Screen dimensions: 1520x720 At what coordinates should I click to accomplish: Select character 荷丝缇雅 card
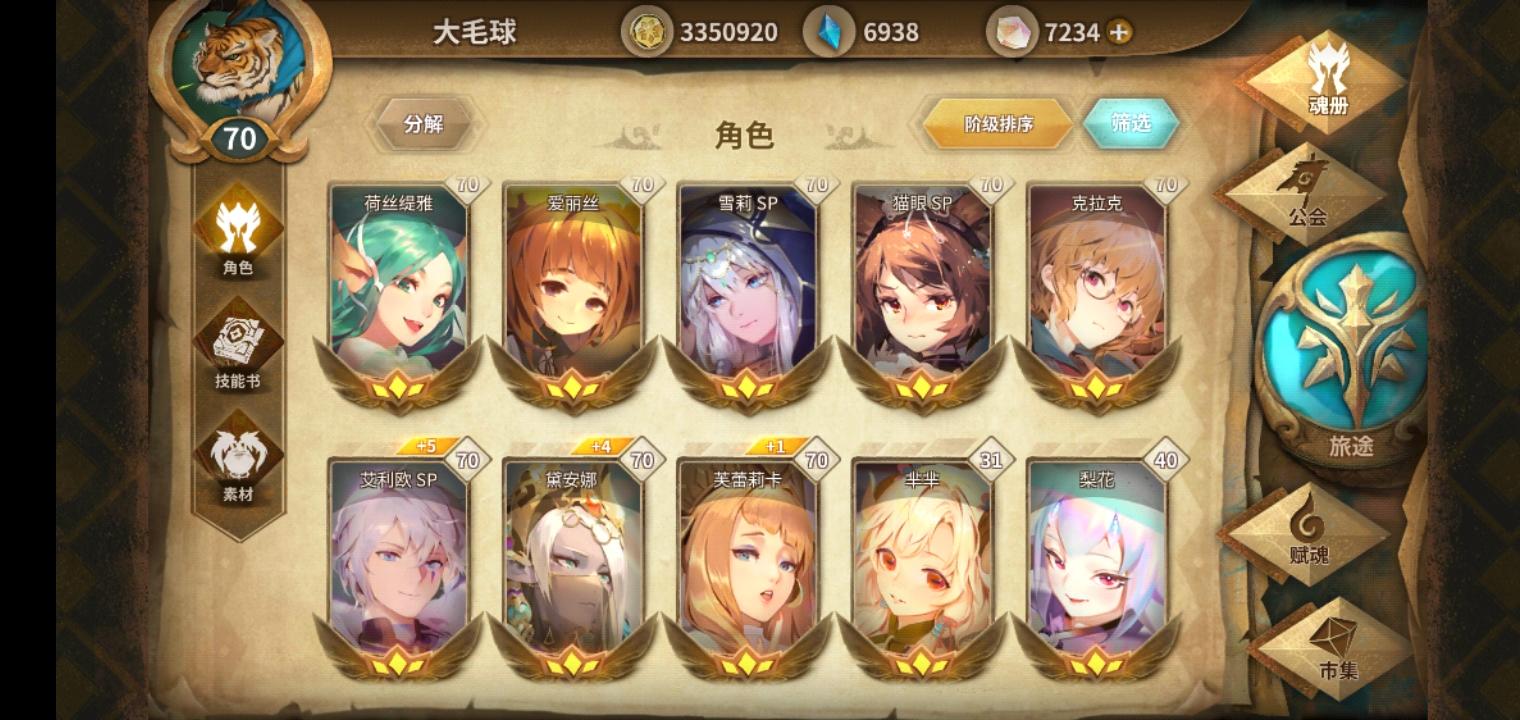tap(399, 290)
